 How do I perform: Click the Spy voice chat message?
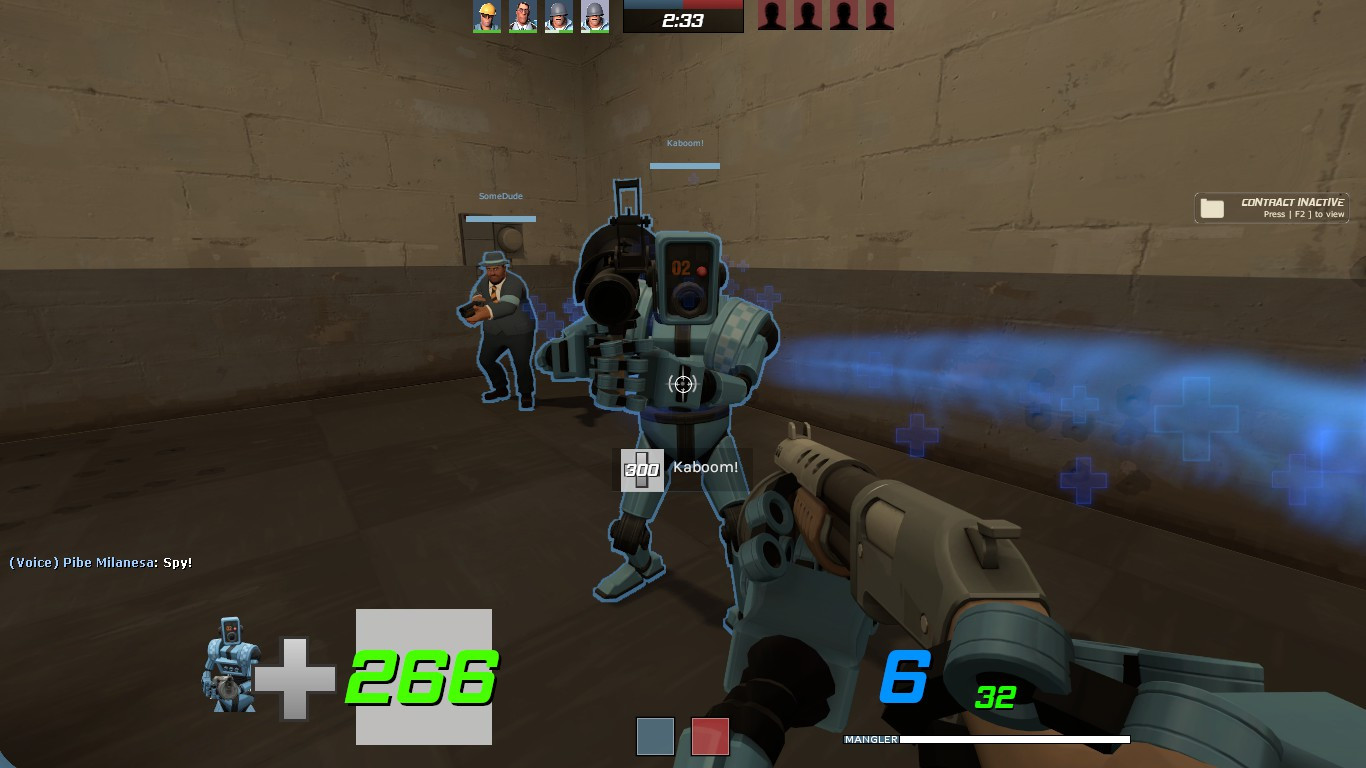98,563
